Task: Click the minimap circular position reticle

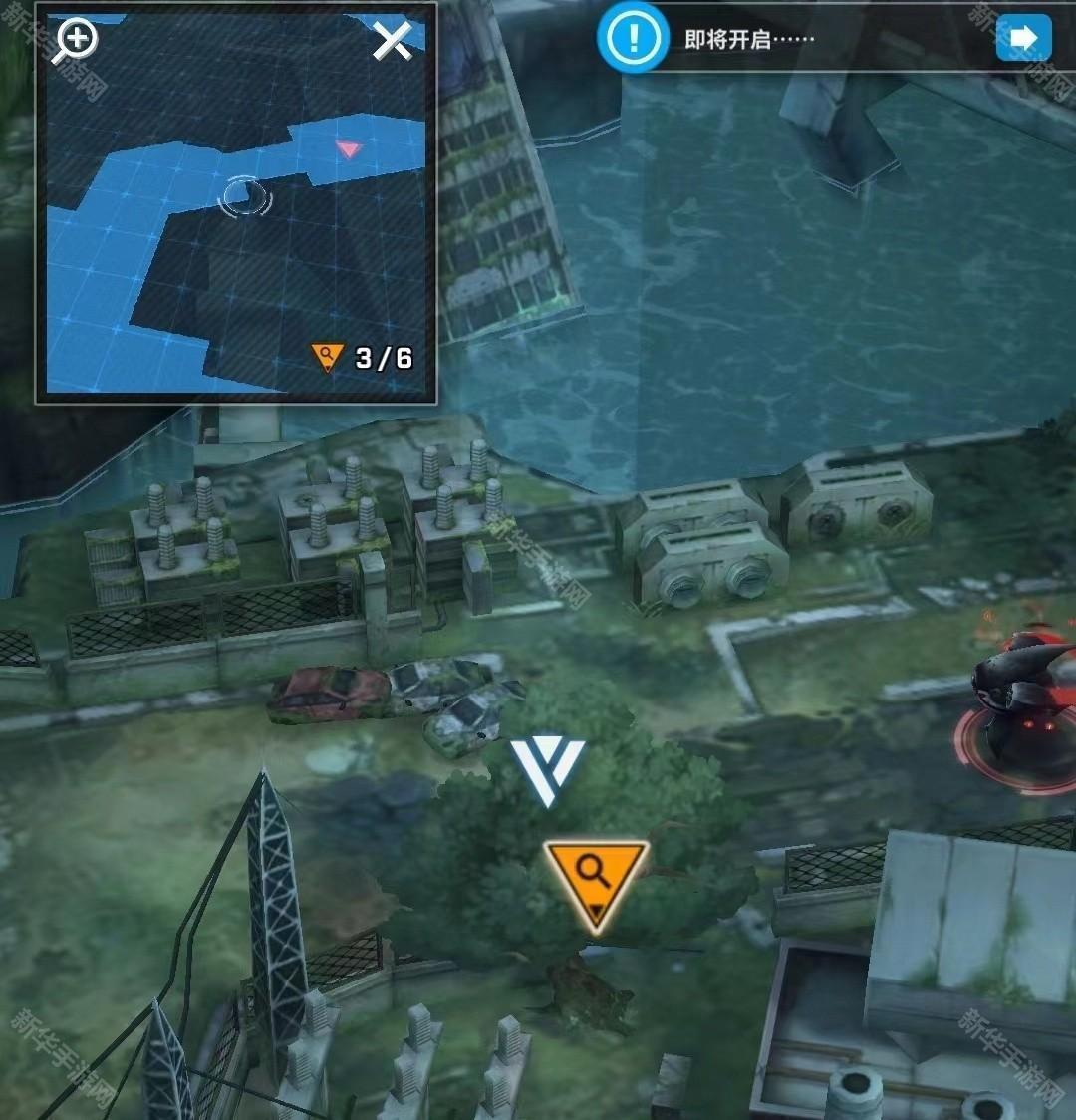Action: [x=244, y=196]
